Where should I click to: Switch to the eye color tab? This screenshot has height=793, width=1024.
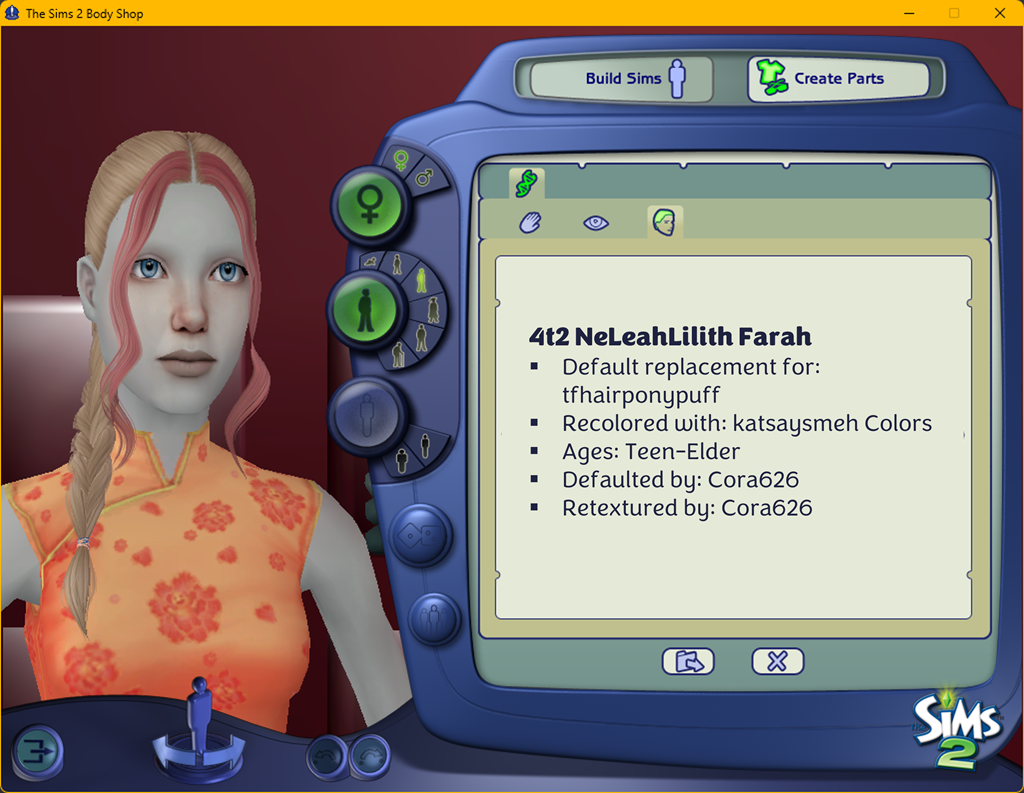pos(596,223)
